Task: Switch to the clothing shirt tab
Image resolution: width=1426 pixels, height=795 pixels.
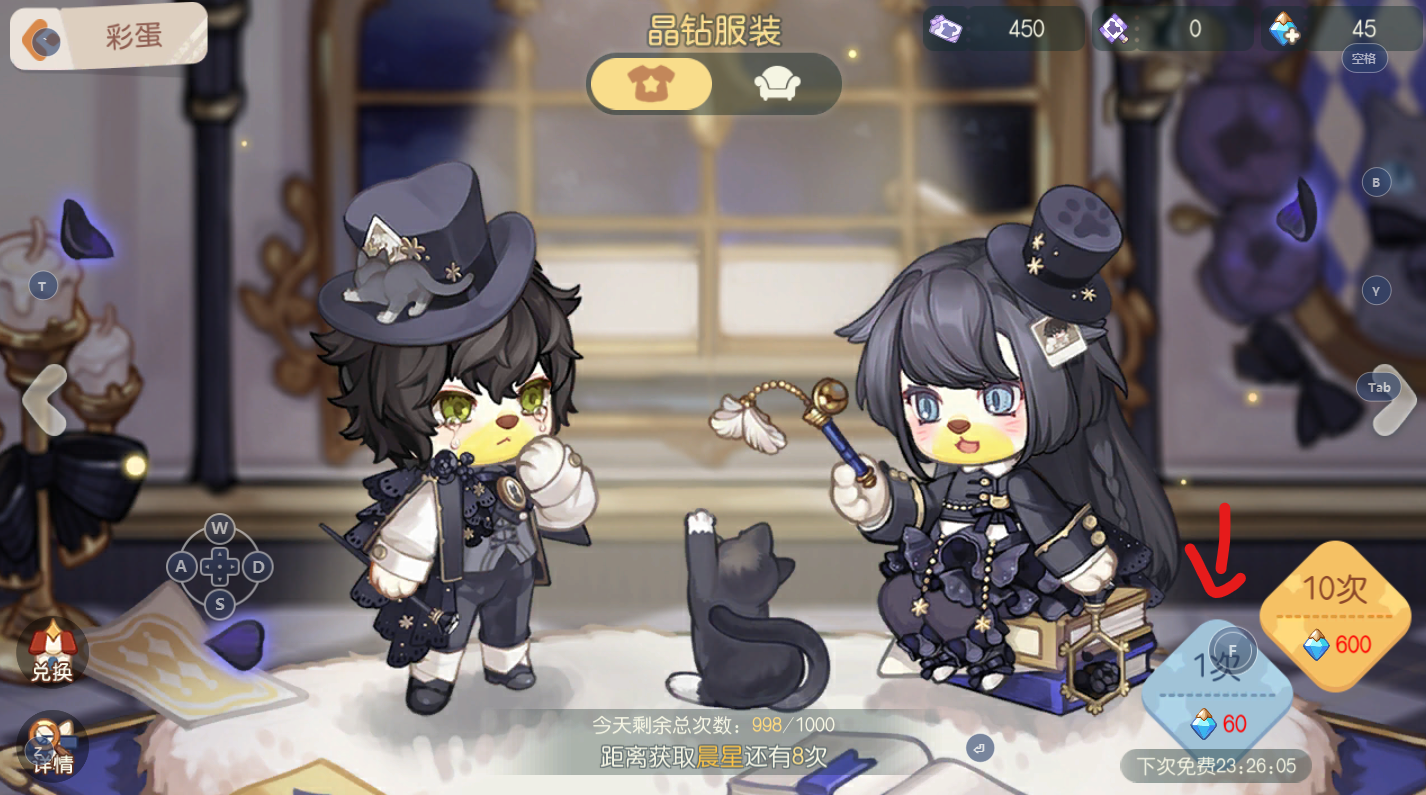Action: [651, 84]
